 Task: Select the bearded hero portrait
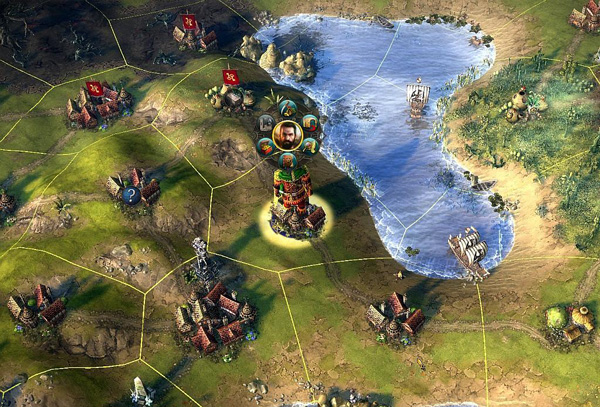coord(287,134)
